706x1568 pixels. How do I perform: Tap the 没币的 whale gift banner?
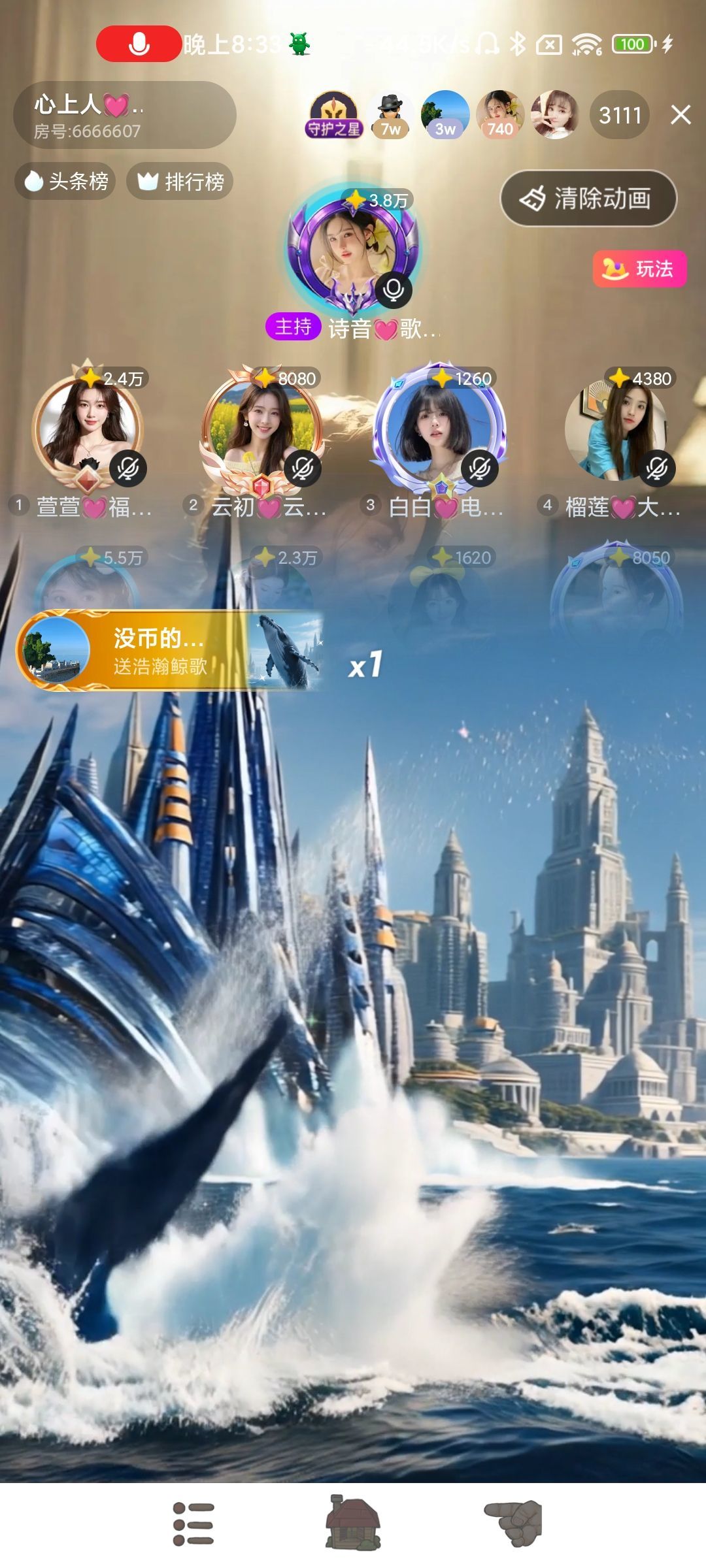170,651
